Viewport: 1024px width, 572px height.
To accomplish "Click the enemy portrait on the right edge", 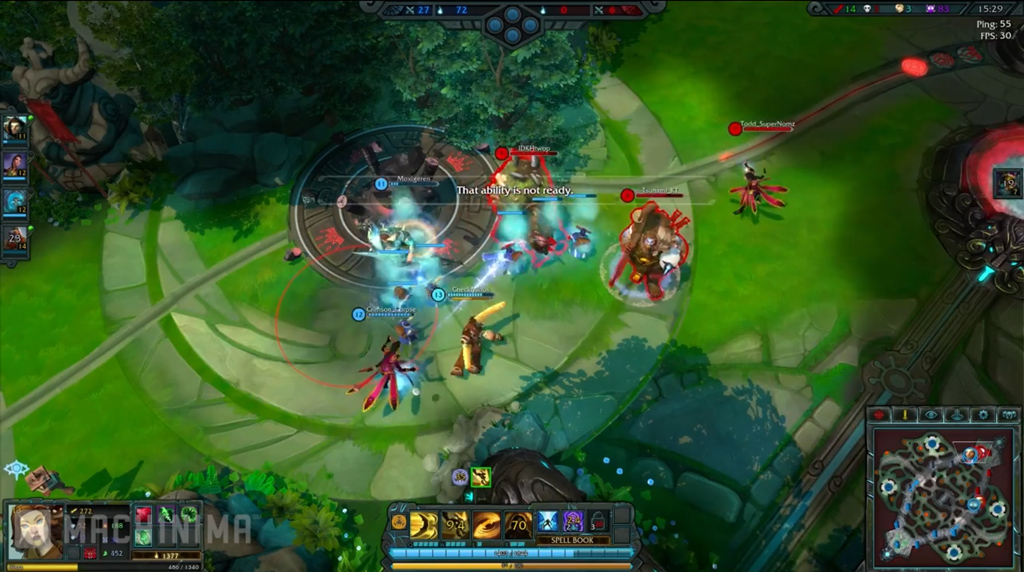I will pyautogui.click(x=1008, y=184).
